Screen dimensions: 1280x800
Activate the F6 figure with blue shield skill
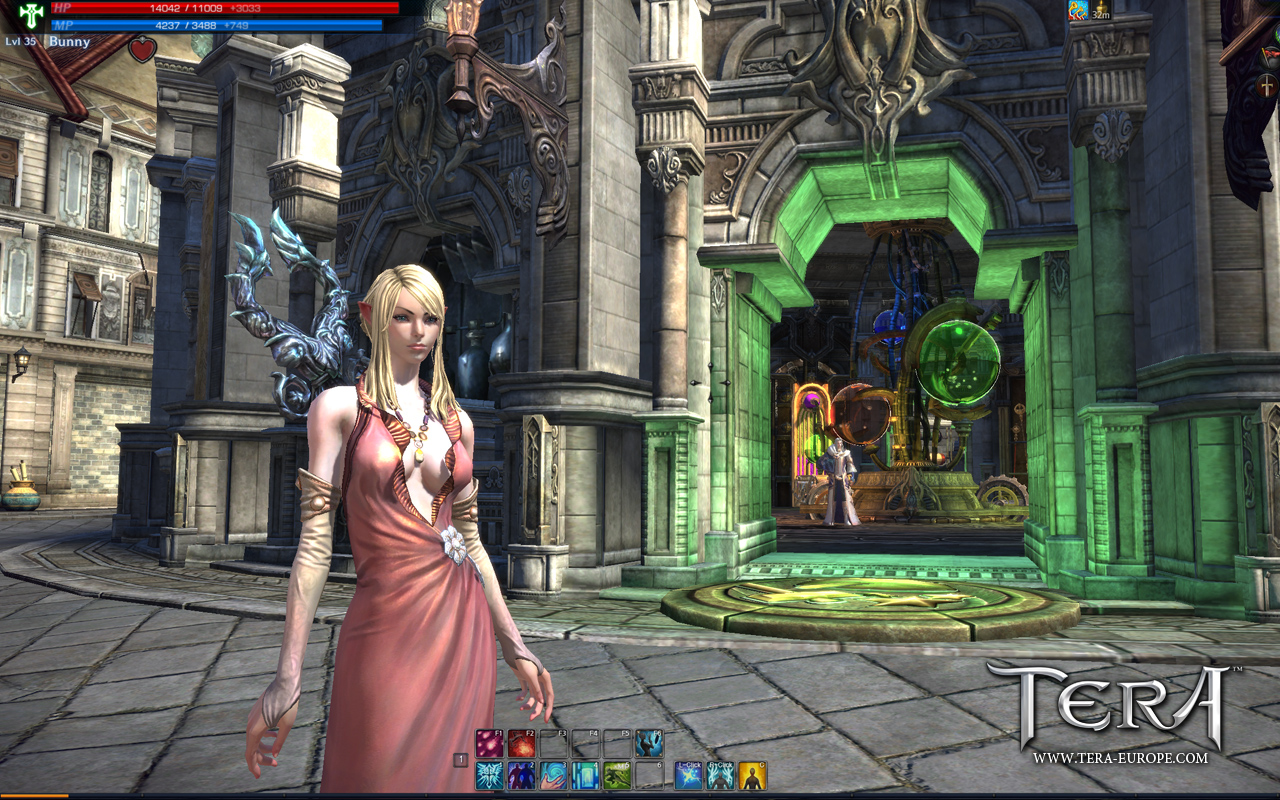(649, 743)
